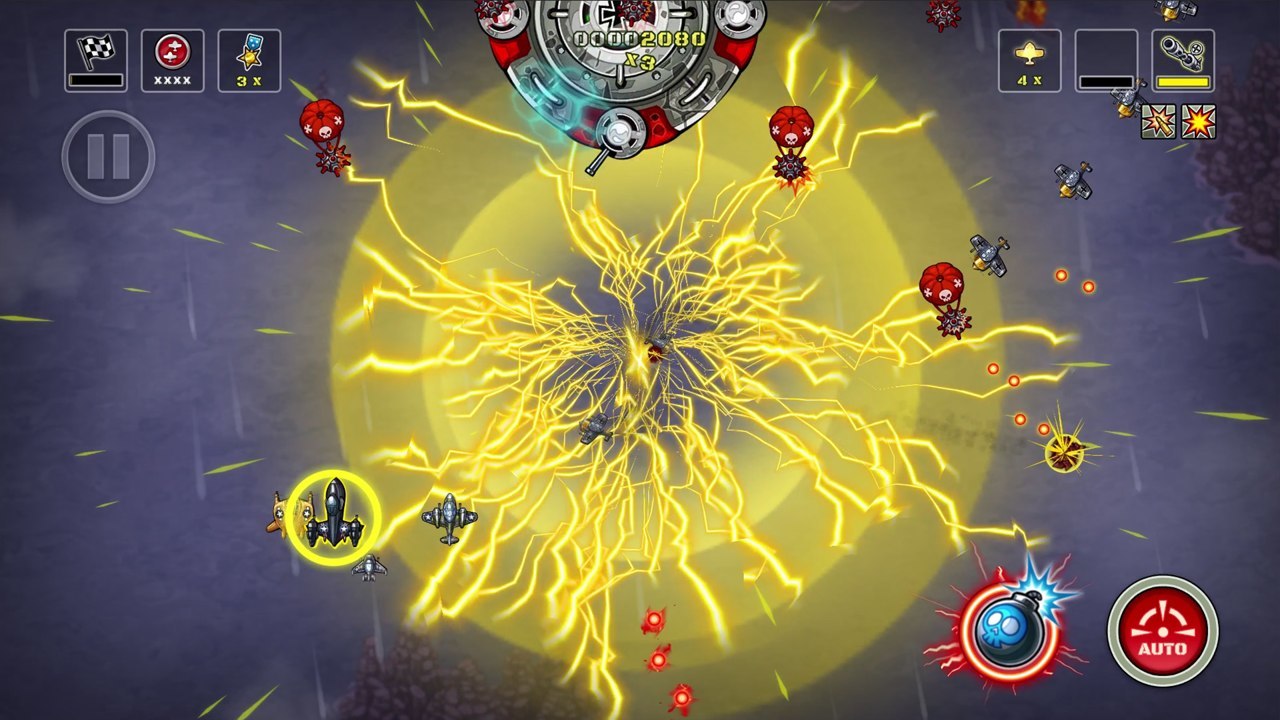Click the empty weapon slot frame
This screenshot has width=1280, height=720.
point(1108,55)
